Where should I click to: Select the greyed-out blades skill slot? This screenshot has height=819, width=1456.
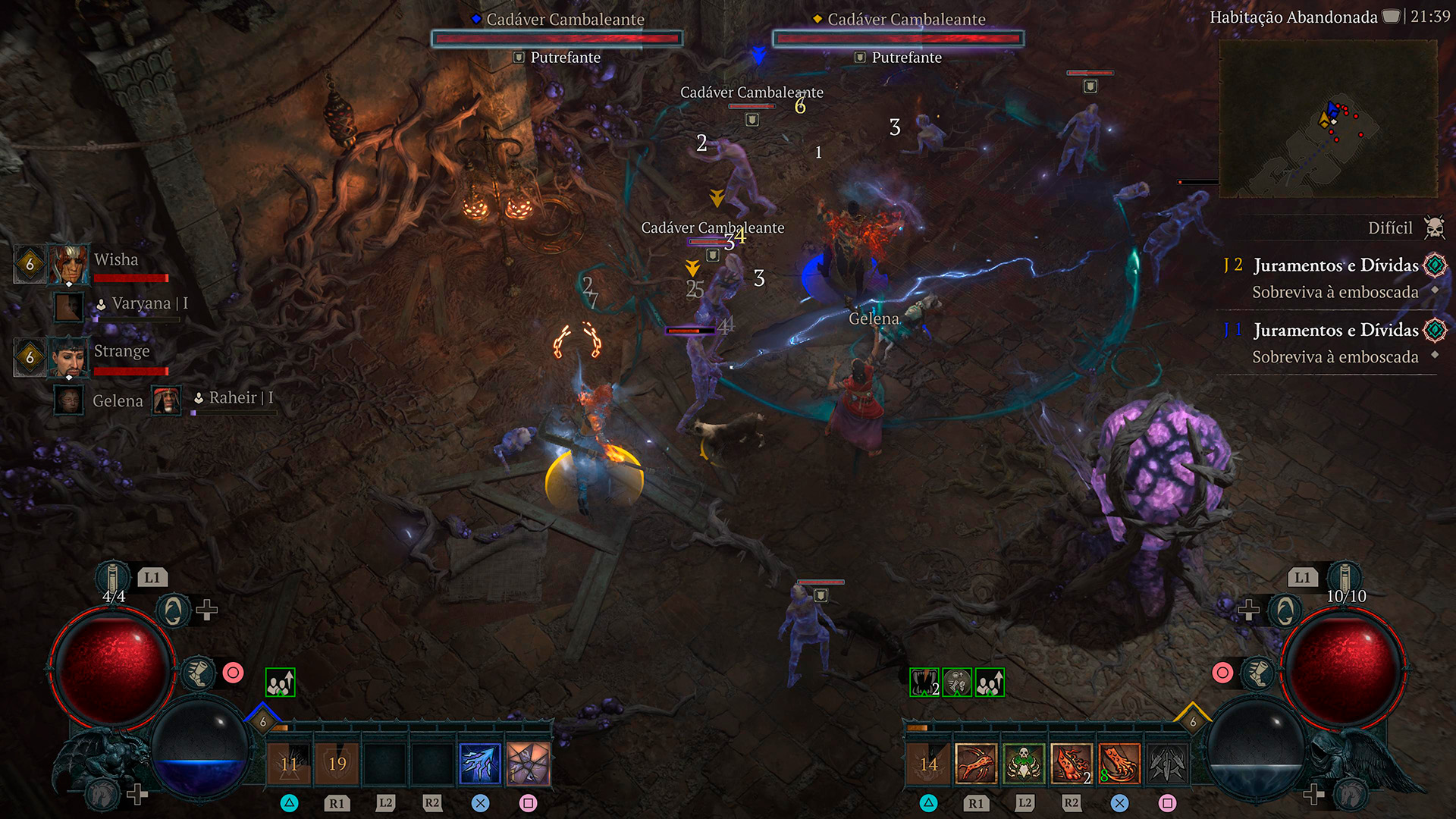[x=1167, y=764]
